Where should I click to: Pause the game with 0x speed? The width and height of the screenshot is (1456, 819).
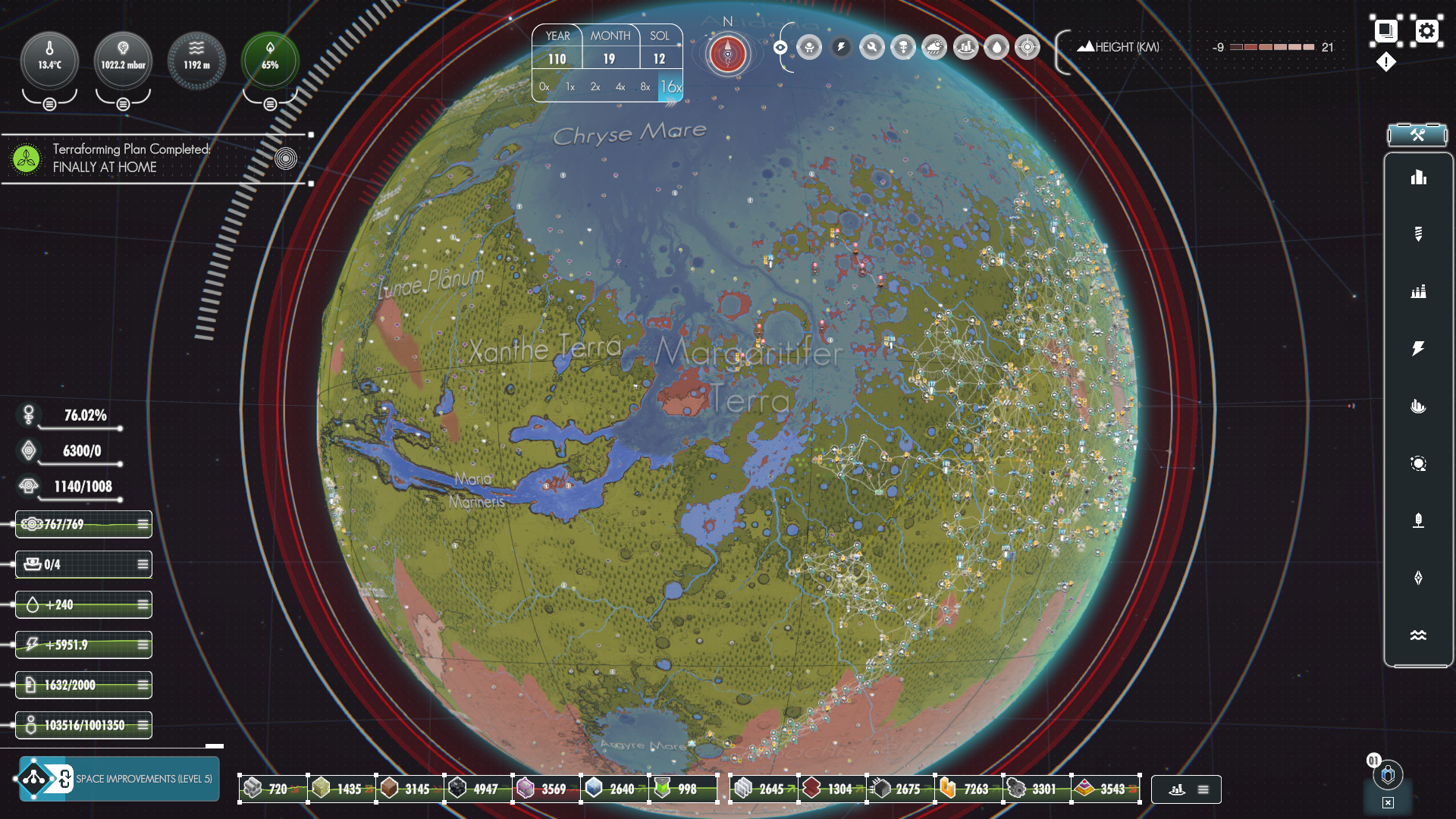(544, 87)
